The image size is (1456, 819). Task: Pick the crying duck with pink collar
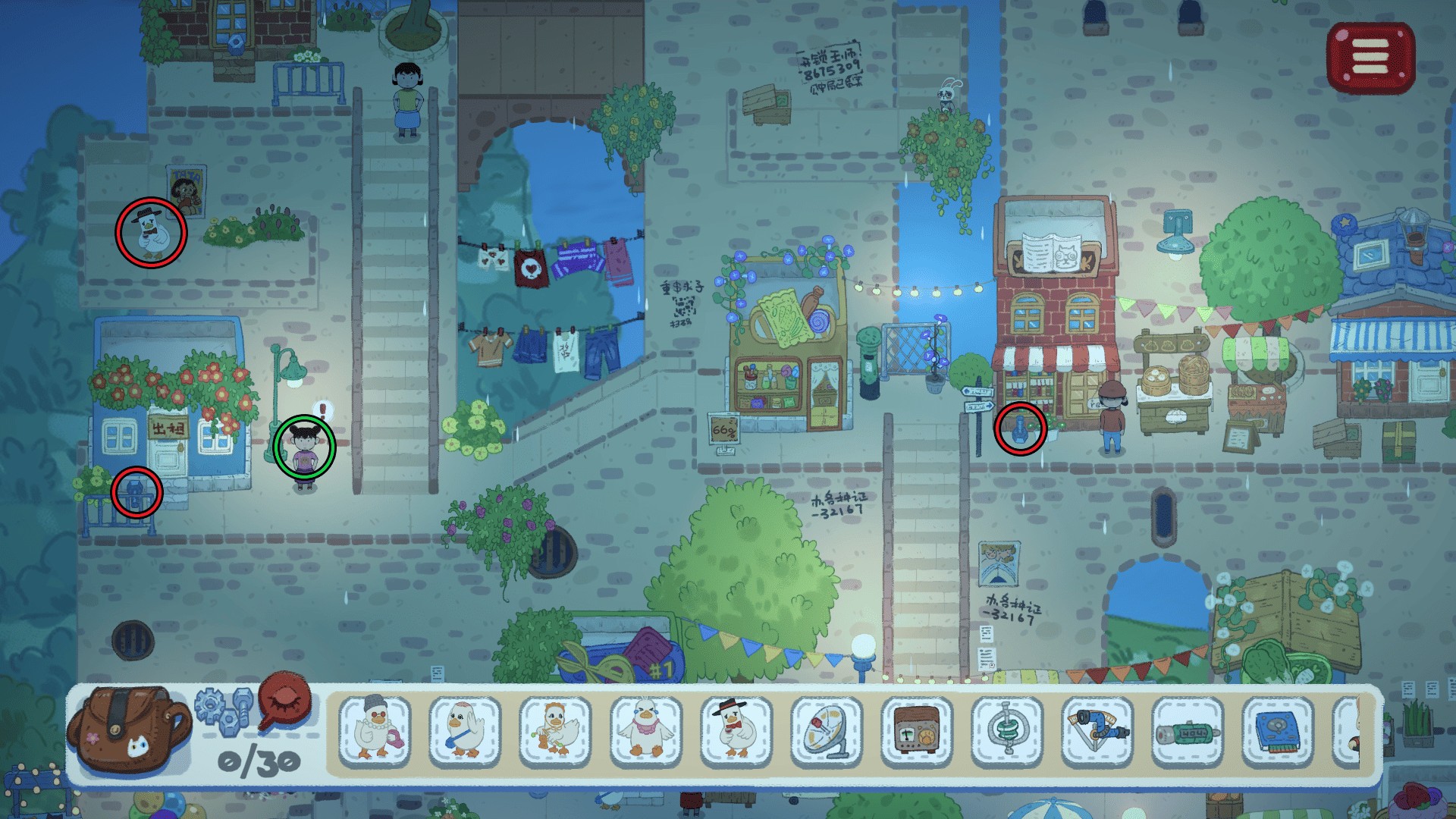click(x=645, y=730)
